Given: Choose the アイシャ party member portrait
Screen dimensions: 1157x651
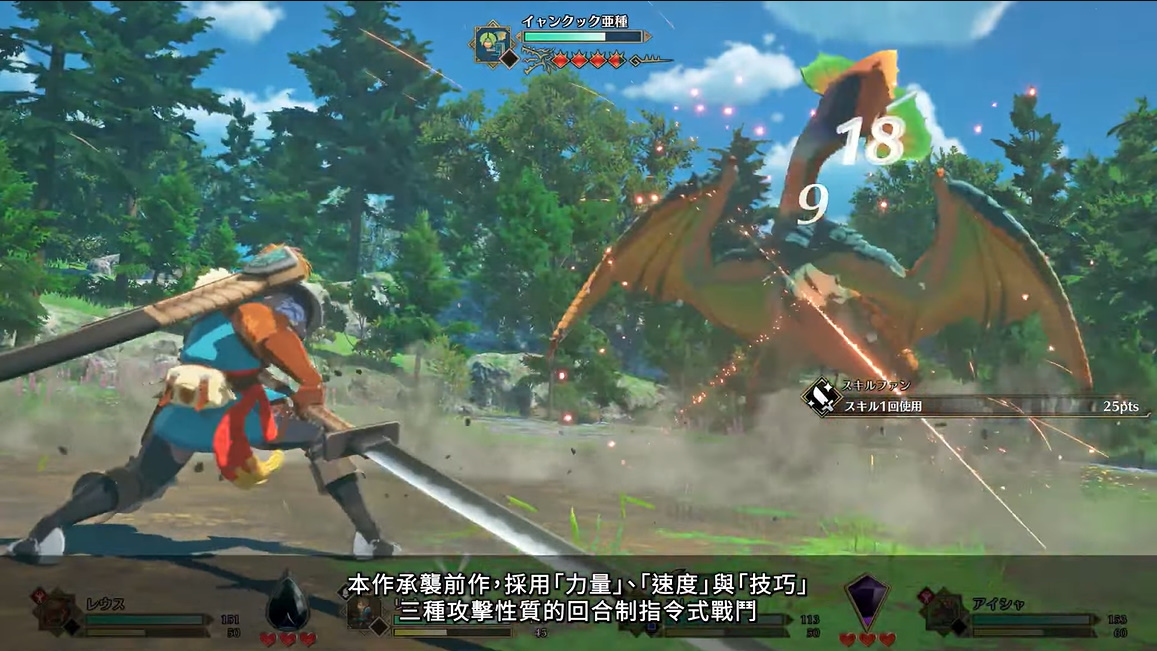Looking at the screenshot, I should click(x=943, y=612).
